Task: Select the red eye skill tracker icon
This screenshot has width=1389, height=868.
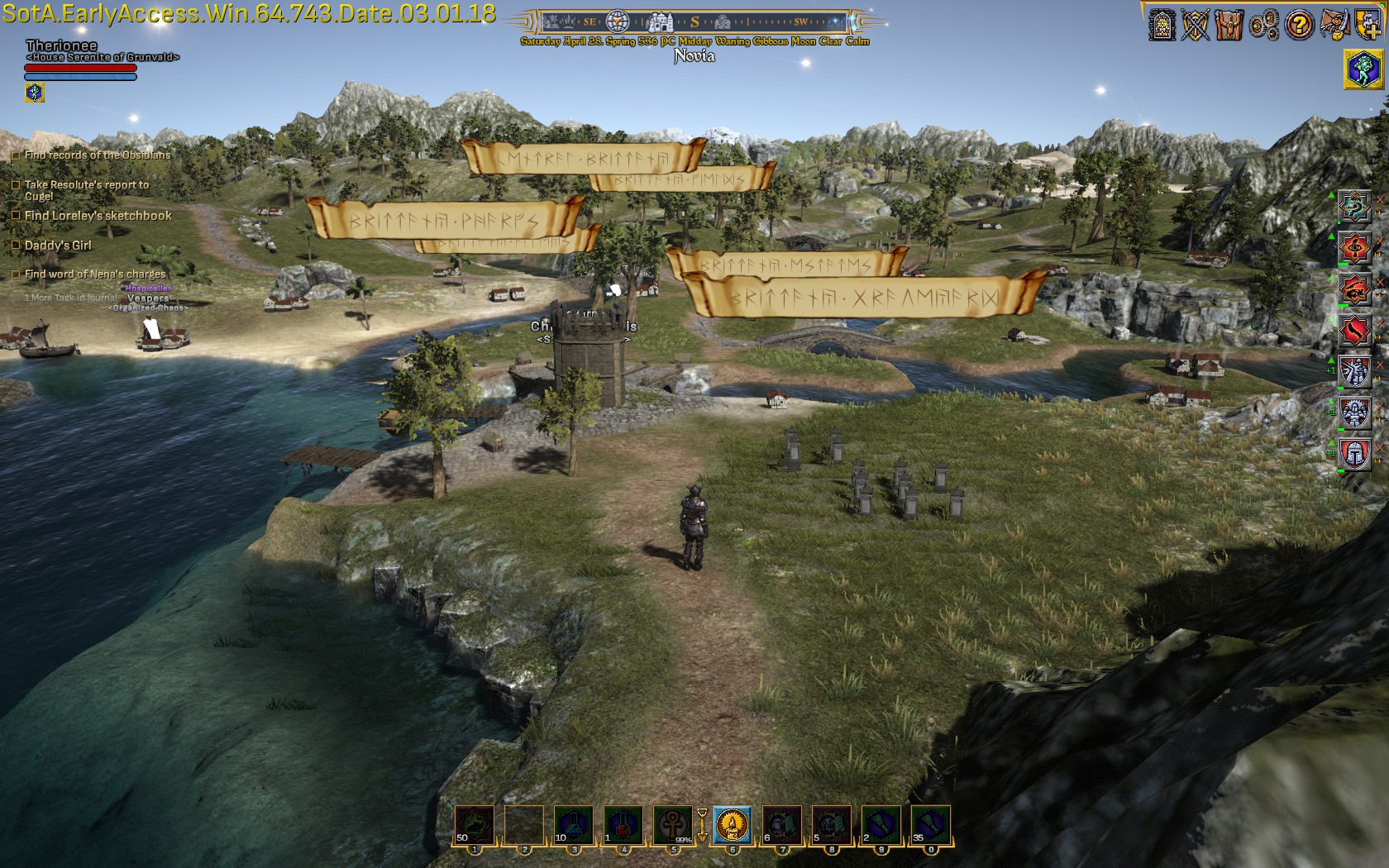Action: click(1355, 247)
